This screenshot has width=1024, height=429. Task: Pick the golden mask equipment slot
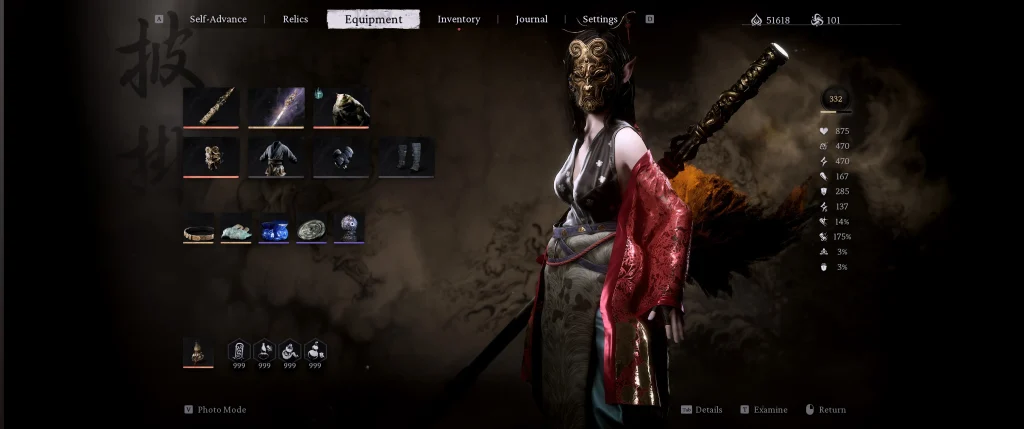coord(211,157)
